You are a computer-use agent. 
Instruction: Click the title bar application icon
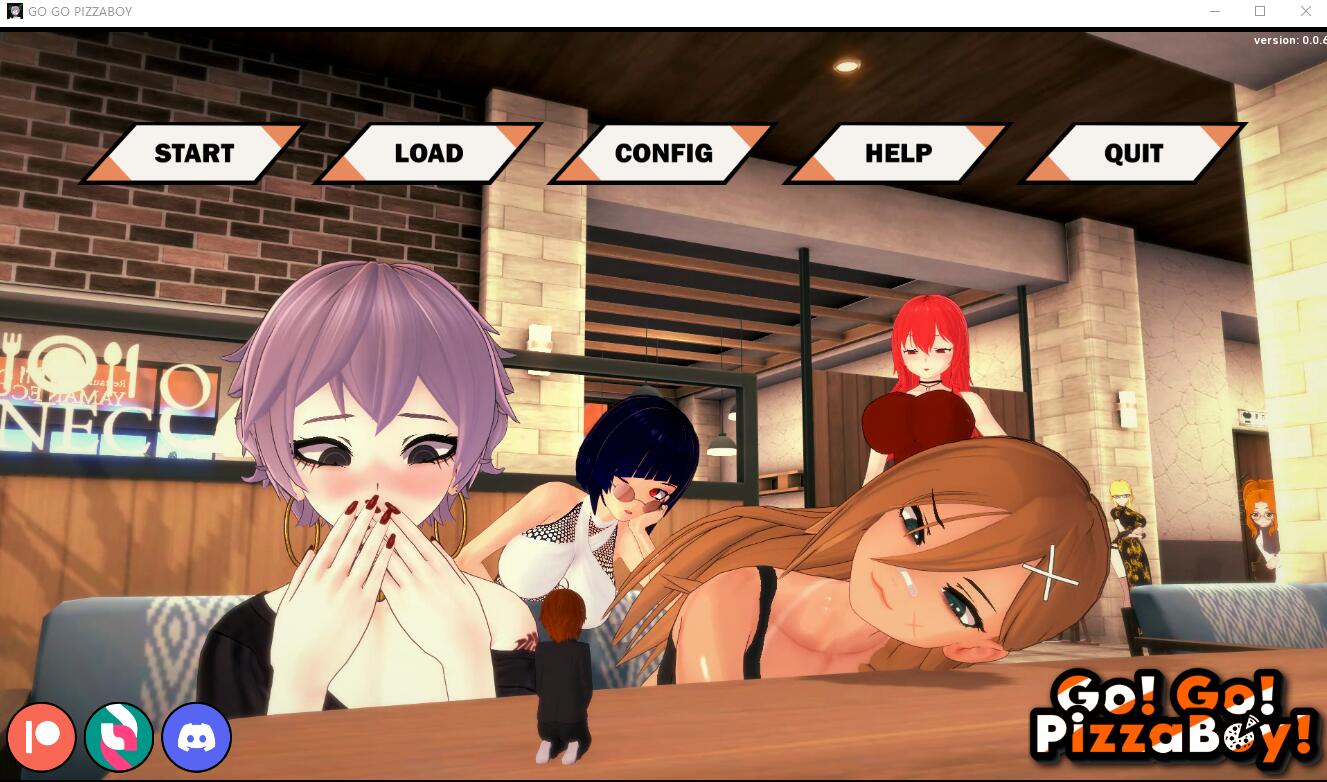point(14,11)
